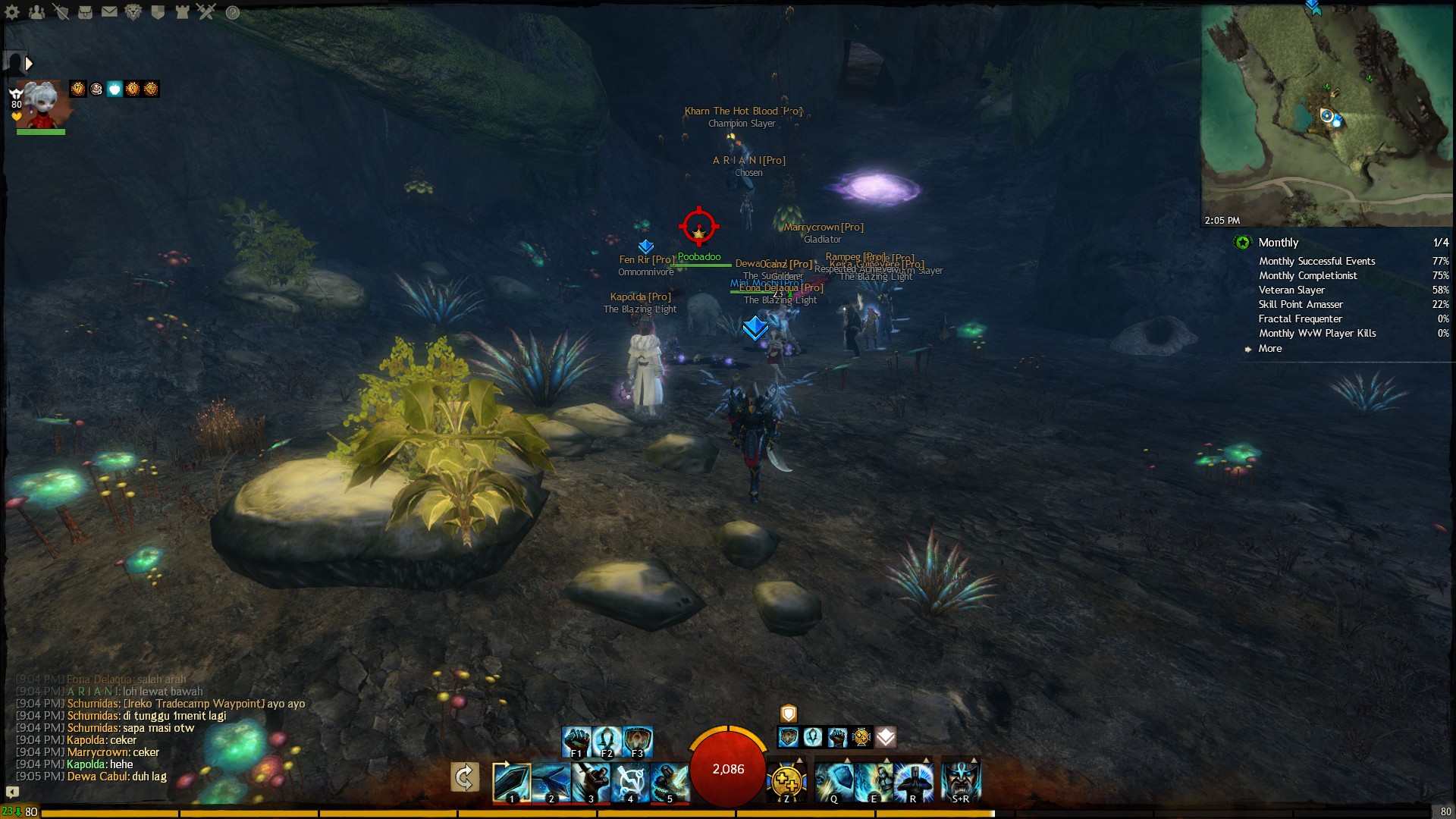Expand More in the Monthly achievements tracker
The width and height of the screenshot is (1456, 819).
(1270, 349)
